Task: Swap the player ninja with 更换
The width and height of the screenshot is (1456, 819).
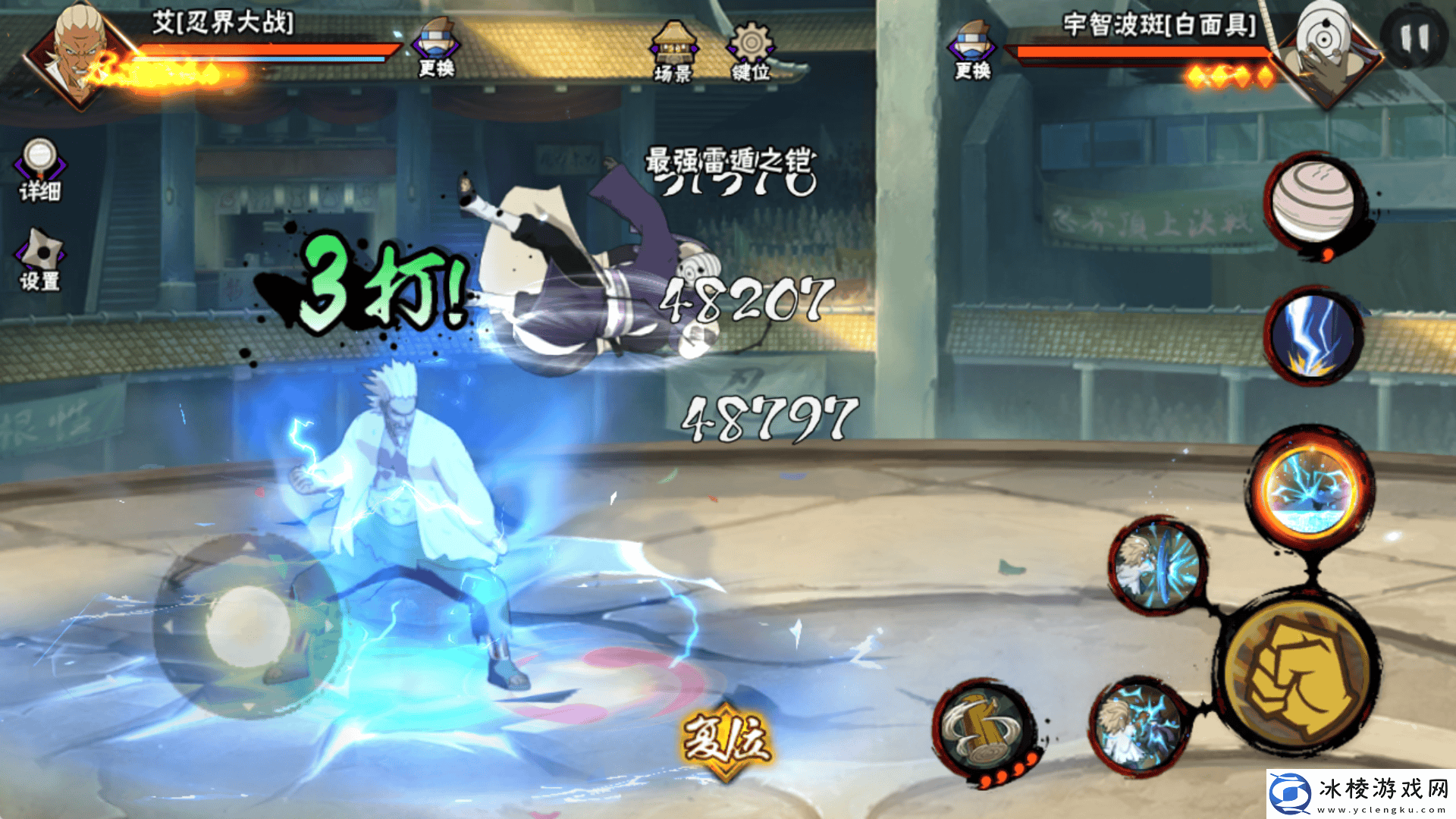Action: coord(436,49)
